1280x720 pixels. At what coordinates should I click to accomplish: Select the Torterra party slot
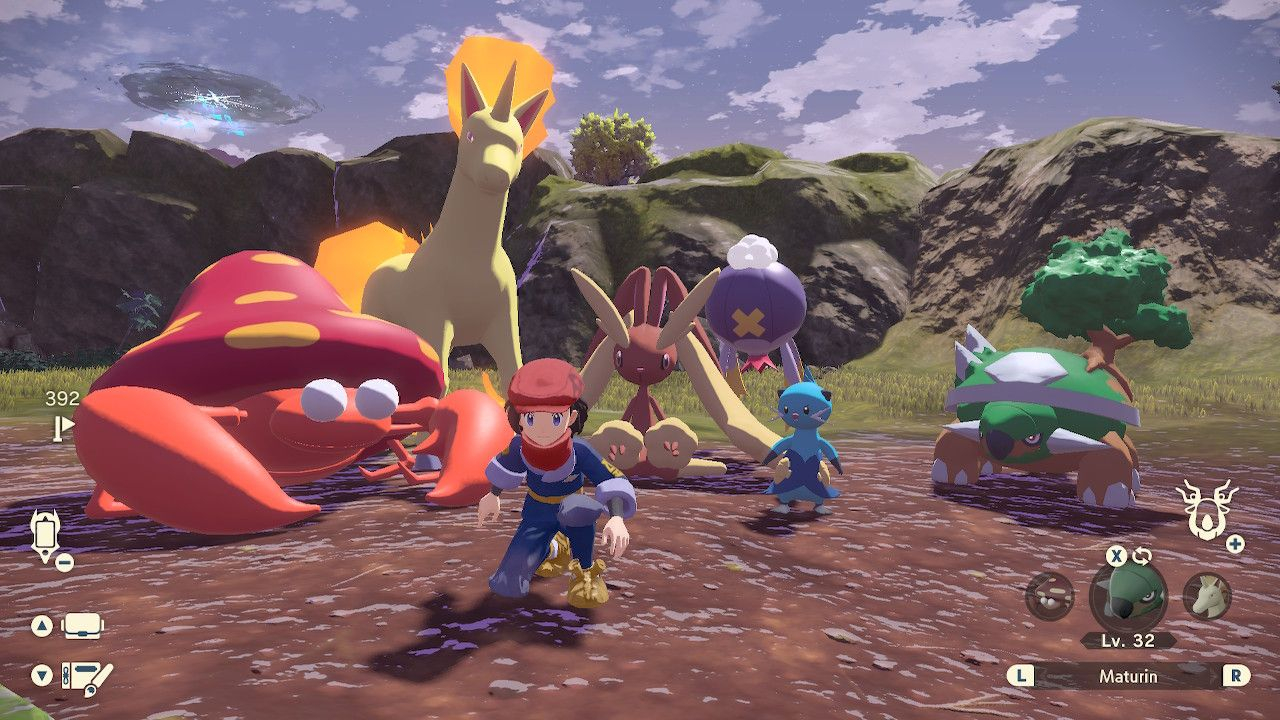(x=1128, y=597)
